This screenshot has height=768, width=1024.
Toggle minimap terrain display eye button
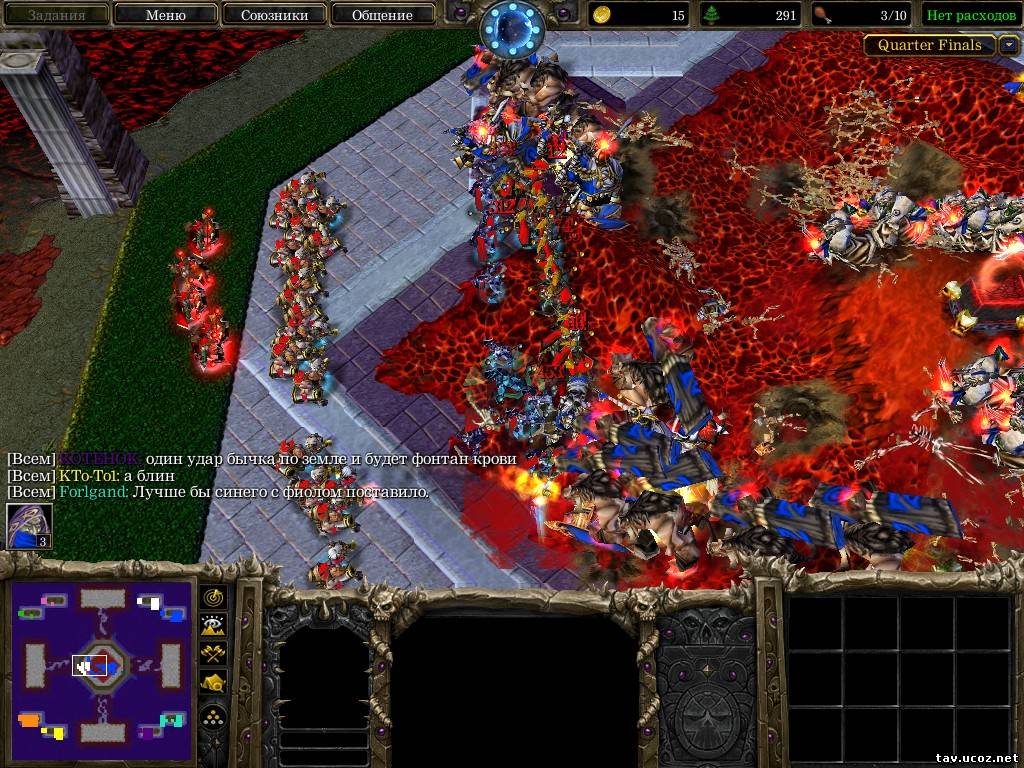[x=215, y=626]
